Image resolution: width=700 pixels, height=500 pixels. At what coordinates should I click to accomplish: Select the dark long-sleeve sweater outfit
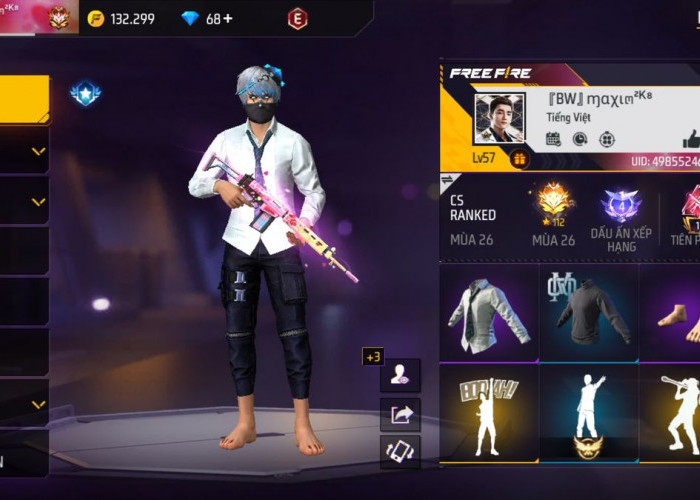[590, 311]
